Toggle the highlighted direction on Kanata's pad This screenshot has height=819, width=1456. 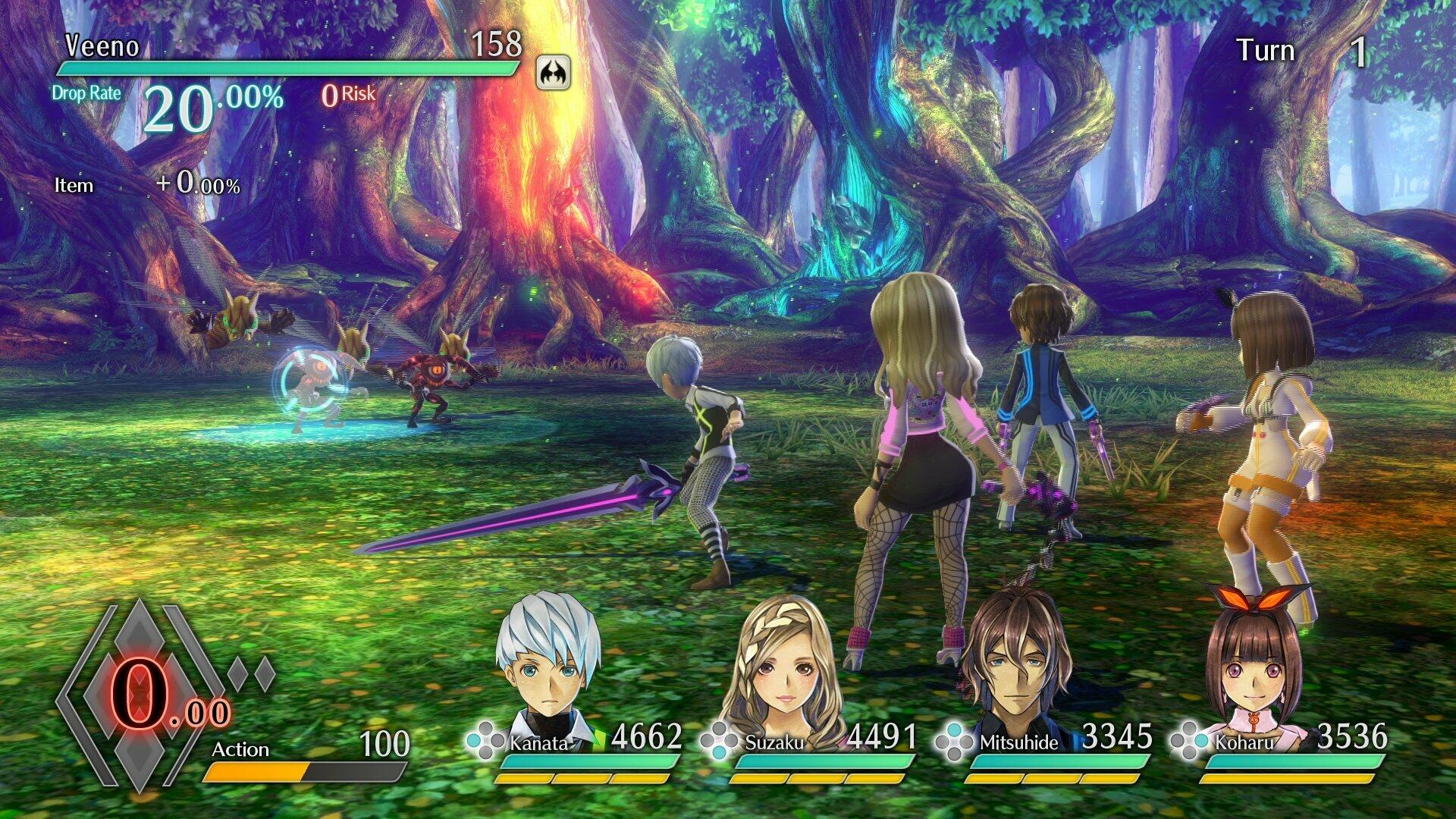coord(475,742)
